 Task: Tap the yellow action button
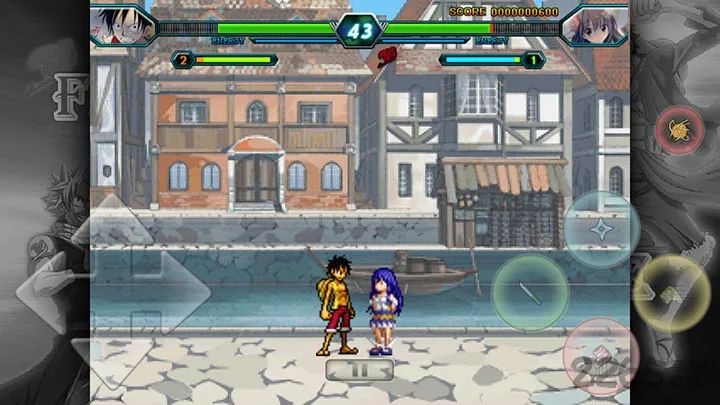click(673, 293)
